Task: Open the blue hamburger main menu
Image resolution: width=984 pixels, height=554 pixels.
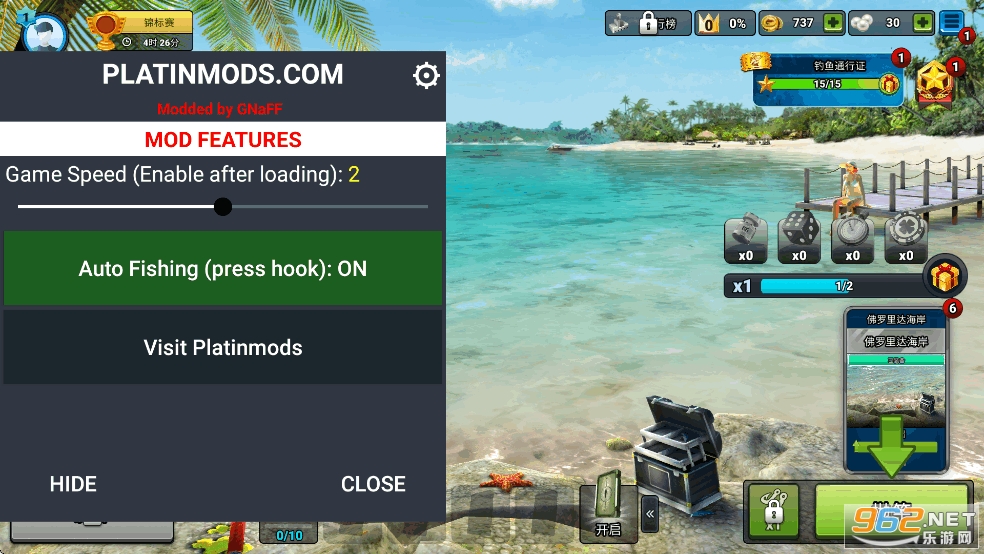Action: click(951, 22)
